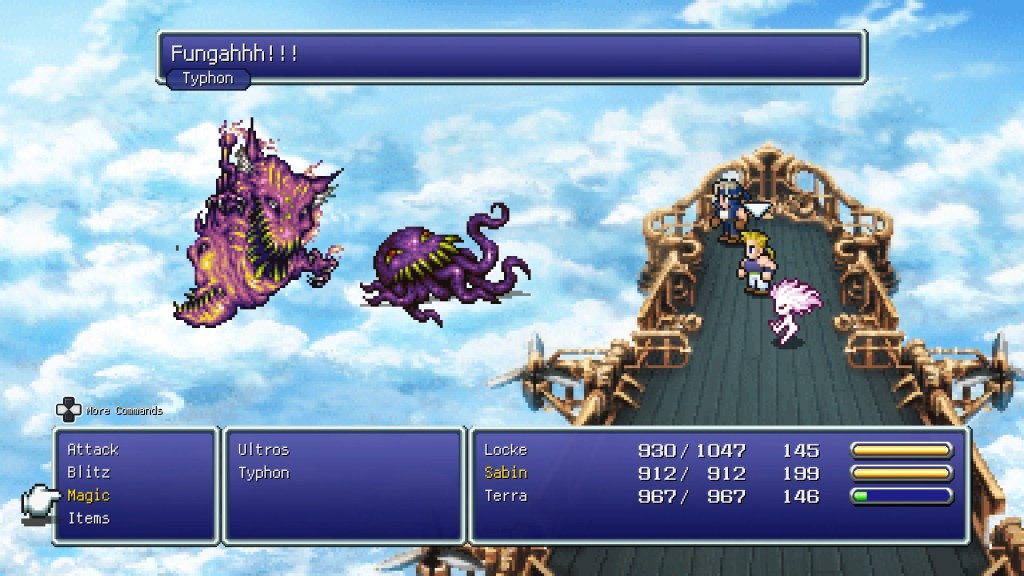Viewport: 1024px width, 576px height.
Task: Select Locke in the party list
Action: pyautogui.click(x=505, y=450)
